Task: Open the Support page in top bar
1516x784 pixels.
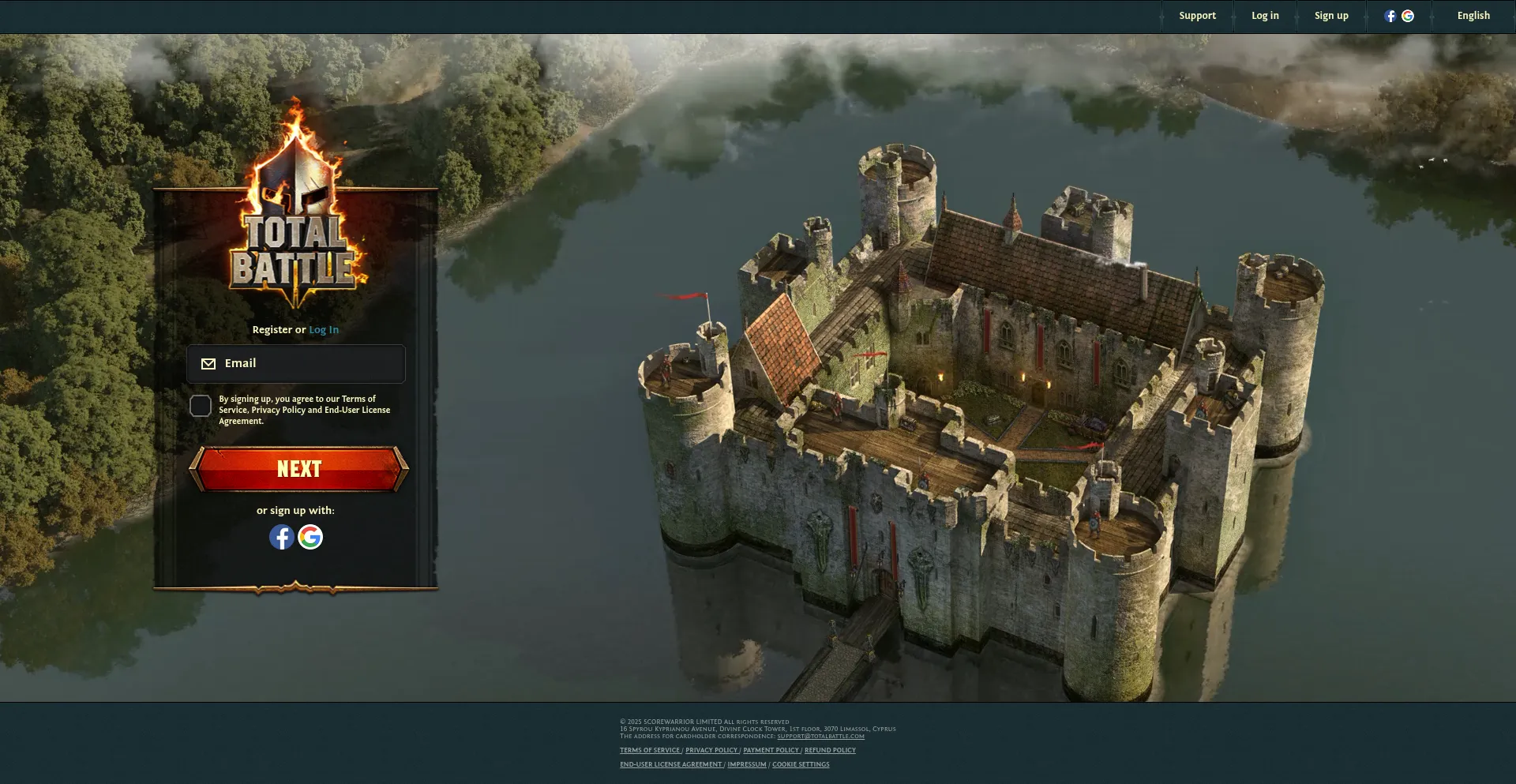Action: [1197, 16]
